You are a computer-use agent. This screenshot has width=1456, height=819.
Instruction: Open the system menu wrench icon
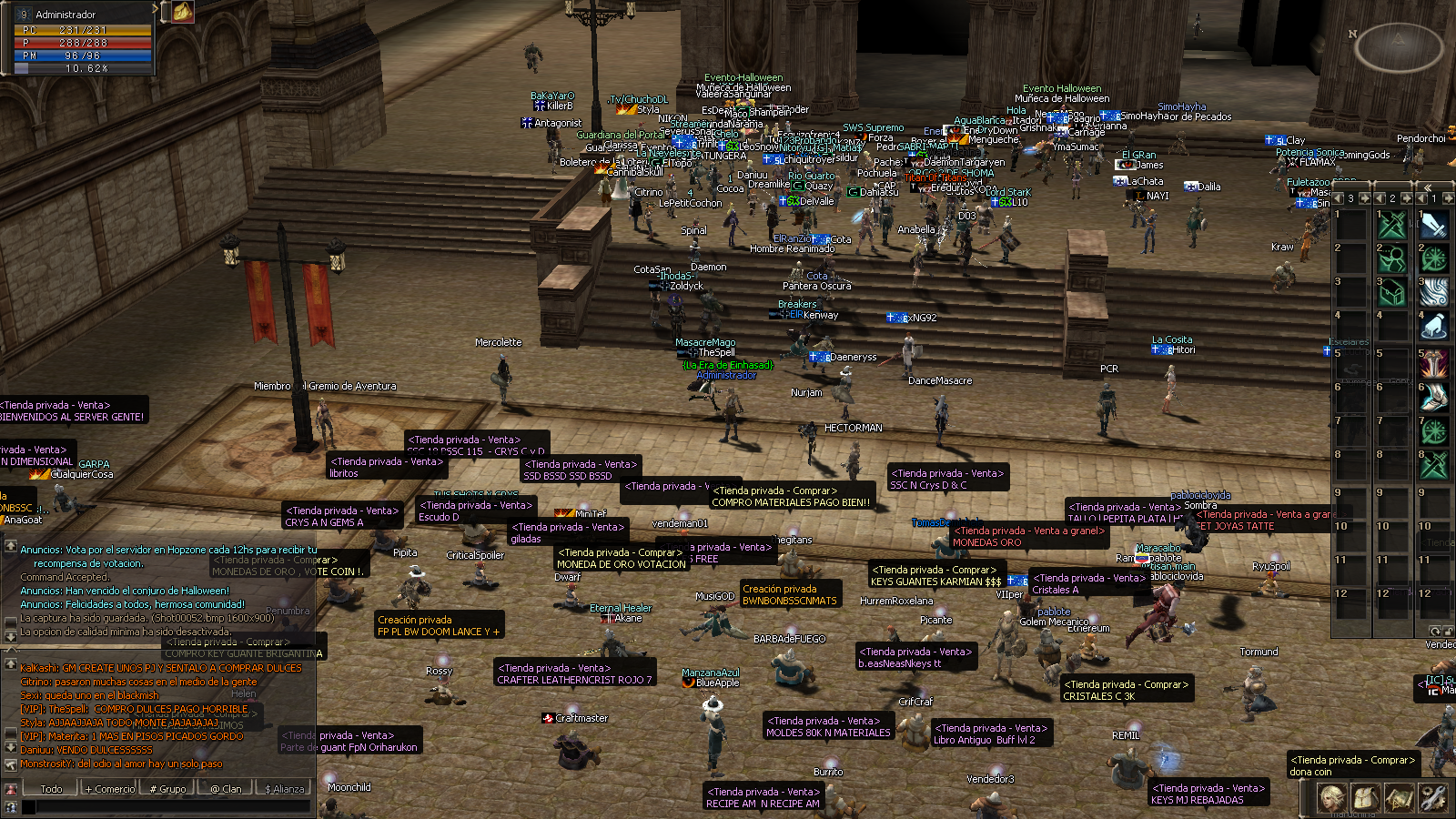[1432, 798]
